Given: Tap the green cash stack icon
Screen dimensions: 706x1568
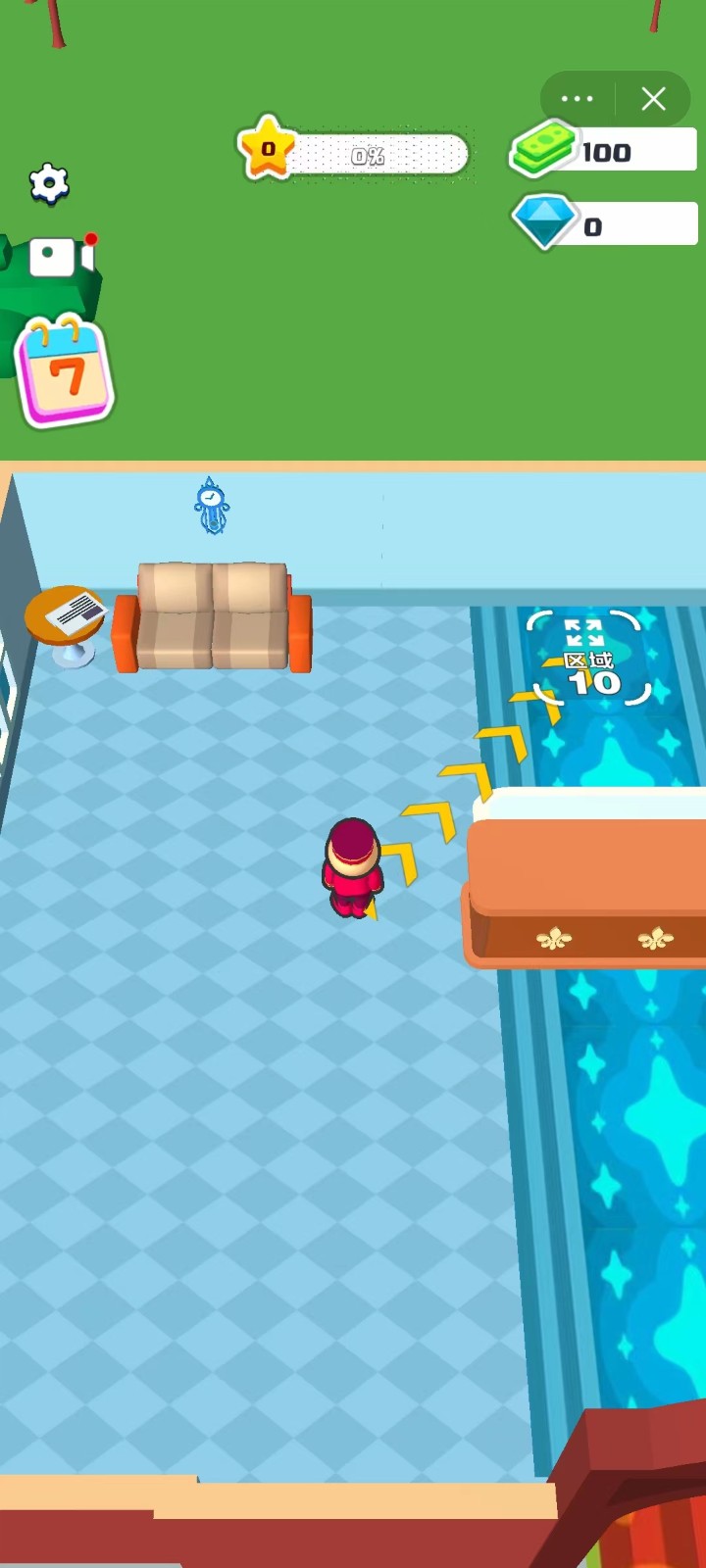Looking at the screenshot, I should coord(542,150).
